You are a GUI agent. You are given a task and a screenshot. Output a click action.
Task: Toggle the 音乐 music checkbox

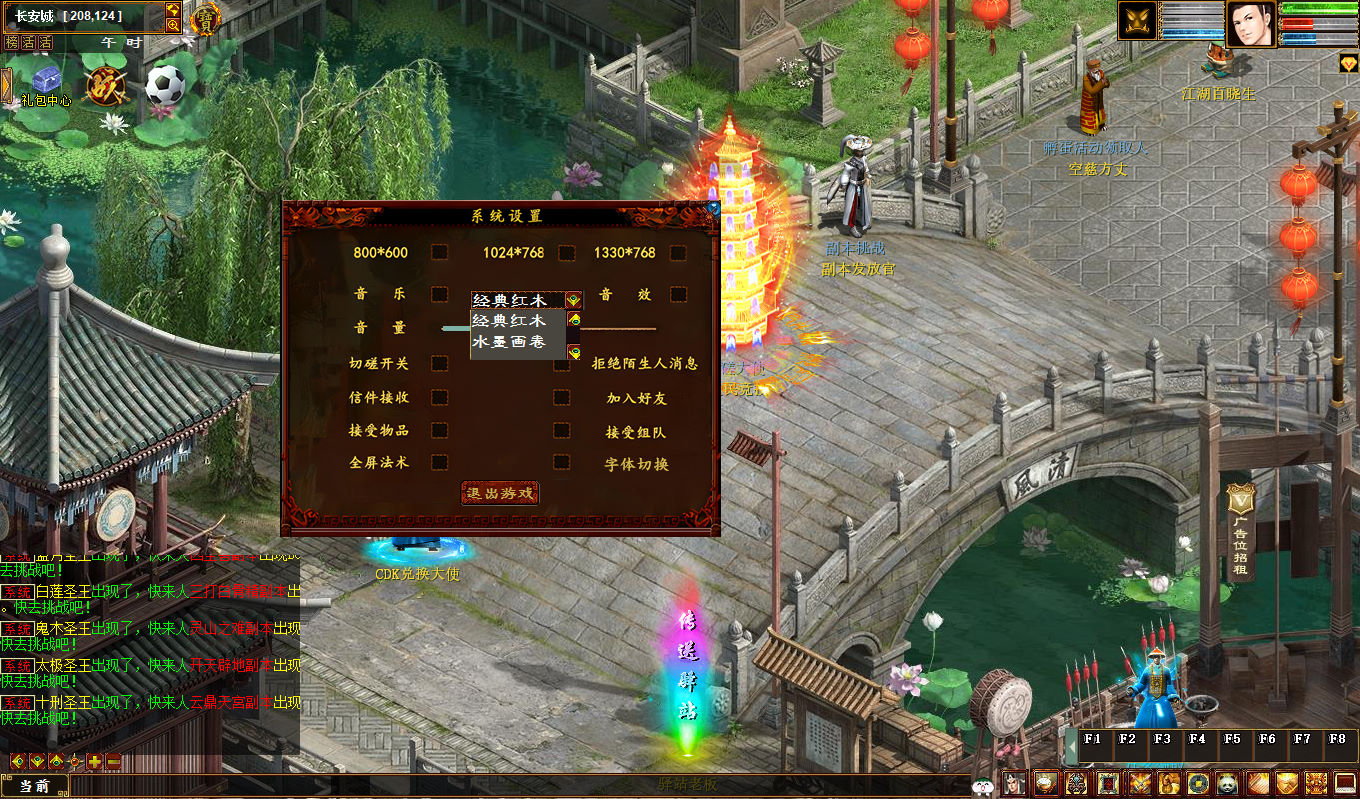coord(439,294)
